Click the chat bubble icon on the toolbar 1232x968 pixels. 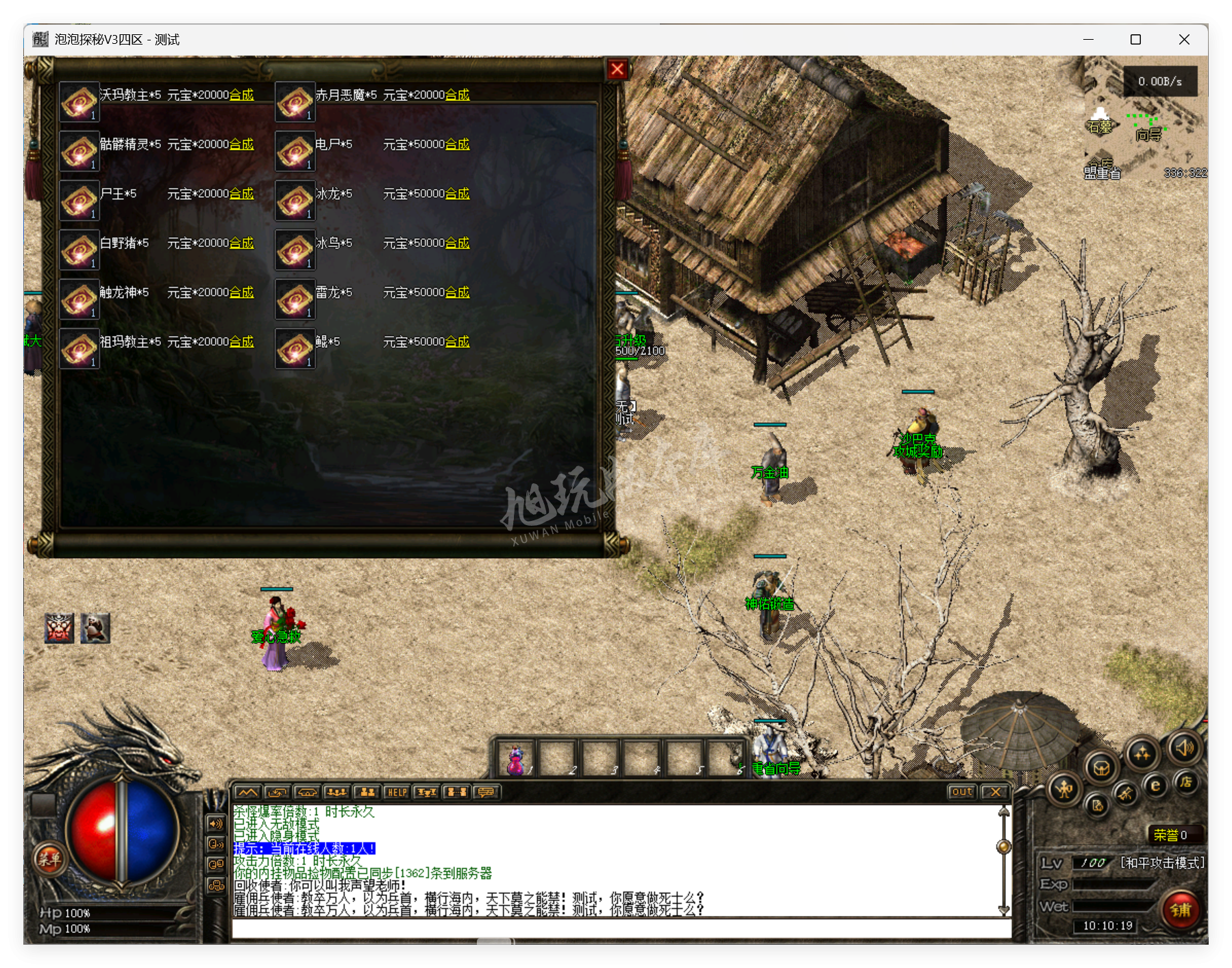pos(486,792)
